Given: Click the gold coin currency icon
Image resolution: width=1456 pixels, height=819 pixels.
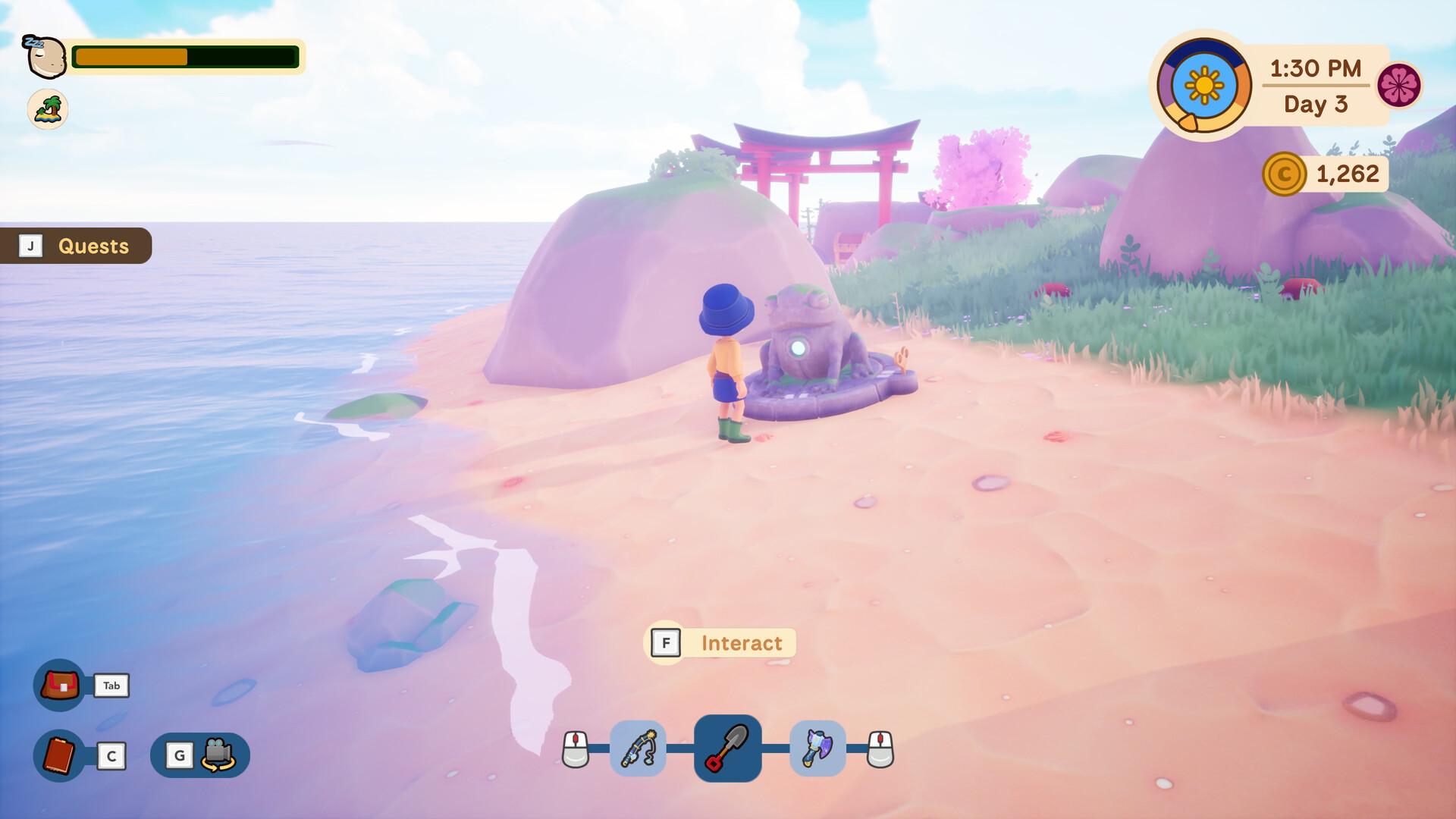Looking at the screenshot, I should coord(1286,174).
